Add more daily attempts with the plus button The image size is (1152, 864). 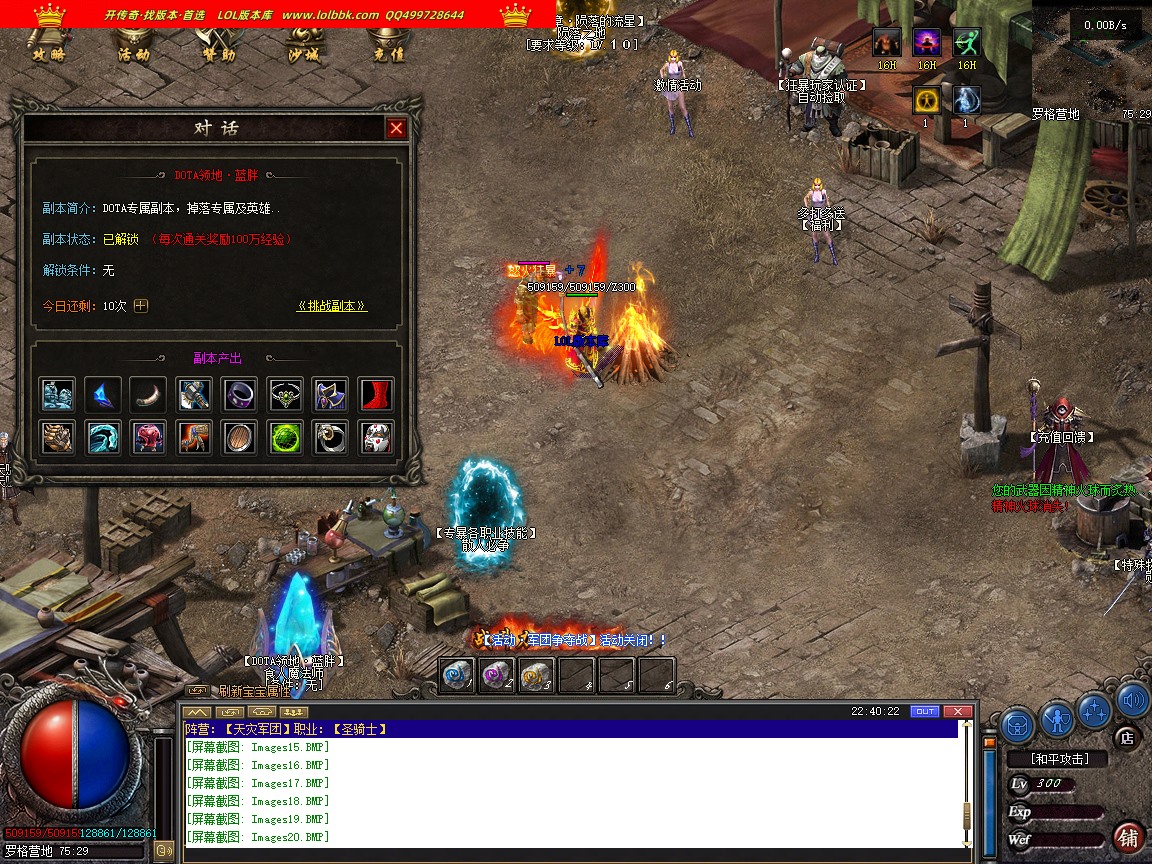point(141,306)
